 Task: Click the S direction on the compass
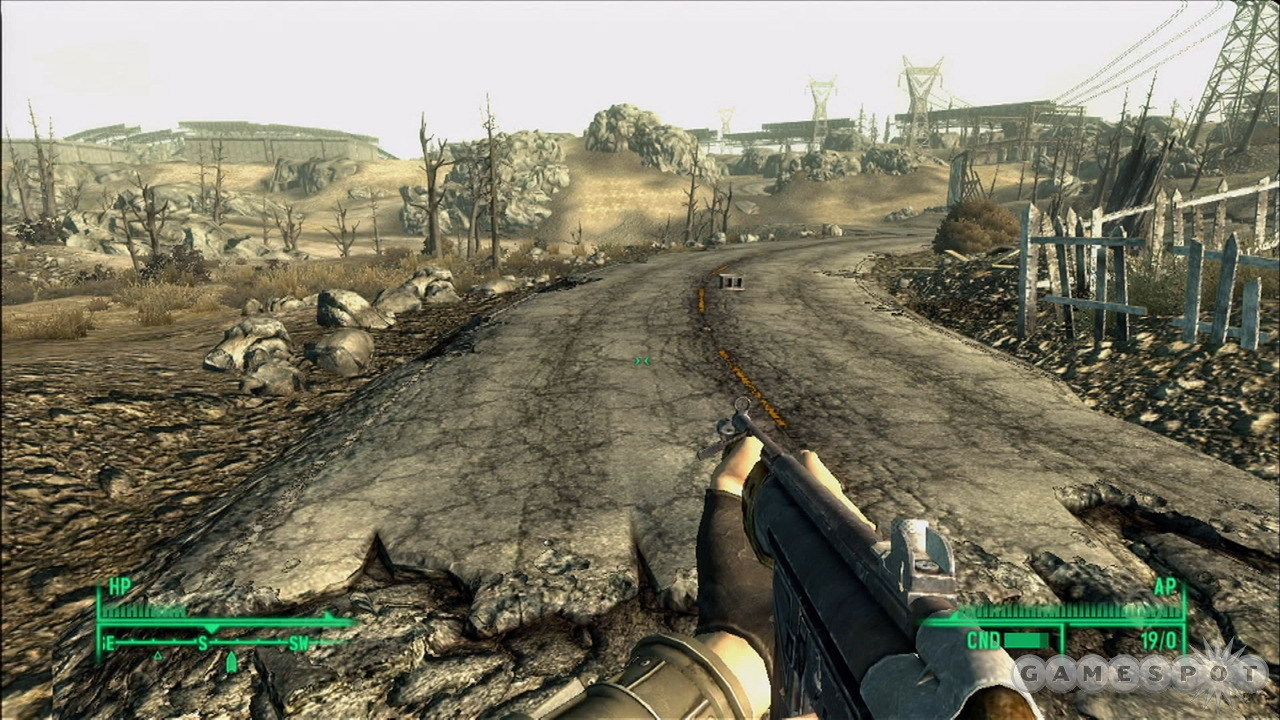coord(202,641)
